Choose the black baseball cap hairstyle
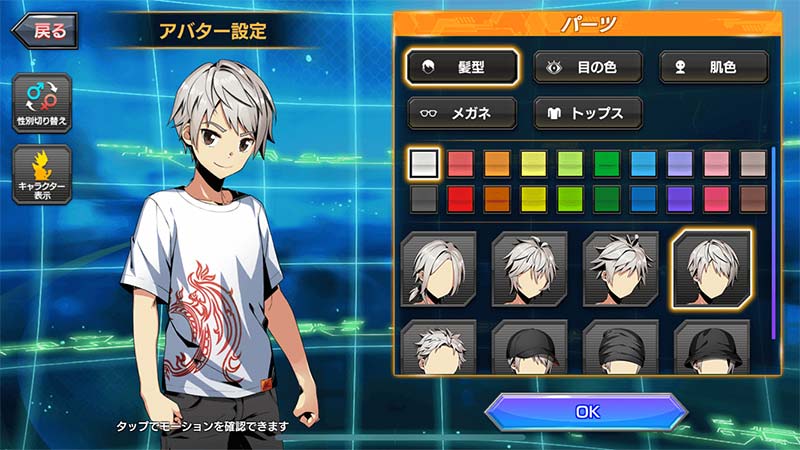Viewport: 800px width, 450px height. click(530, 347)
